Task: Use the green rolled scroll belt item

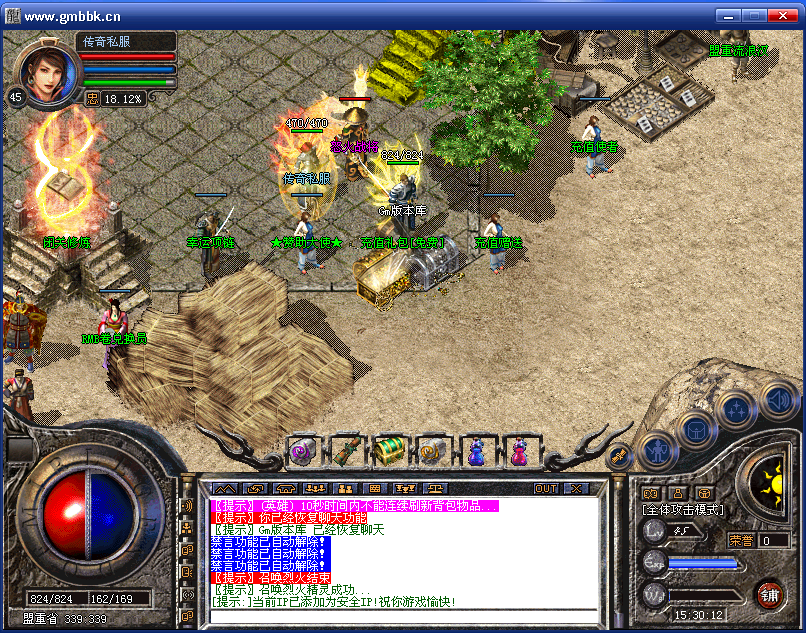Action: [344, 452]
